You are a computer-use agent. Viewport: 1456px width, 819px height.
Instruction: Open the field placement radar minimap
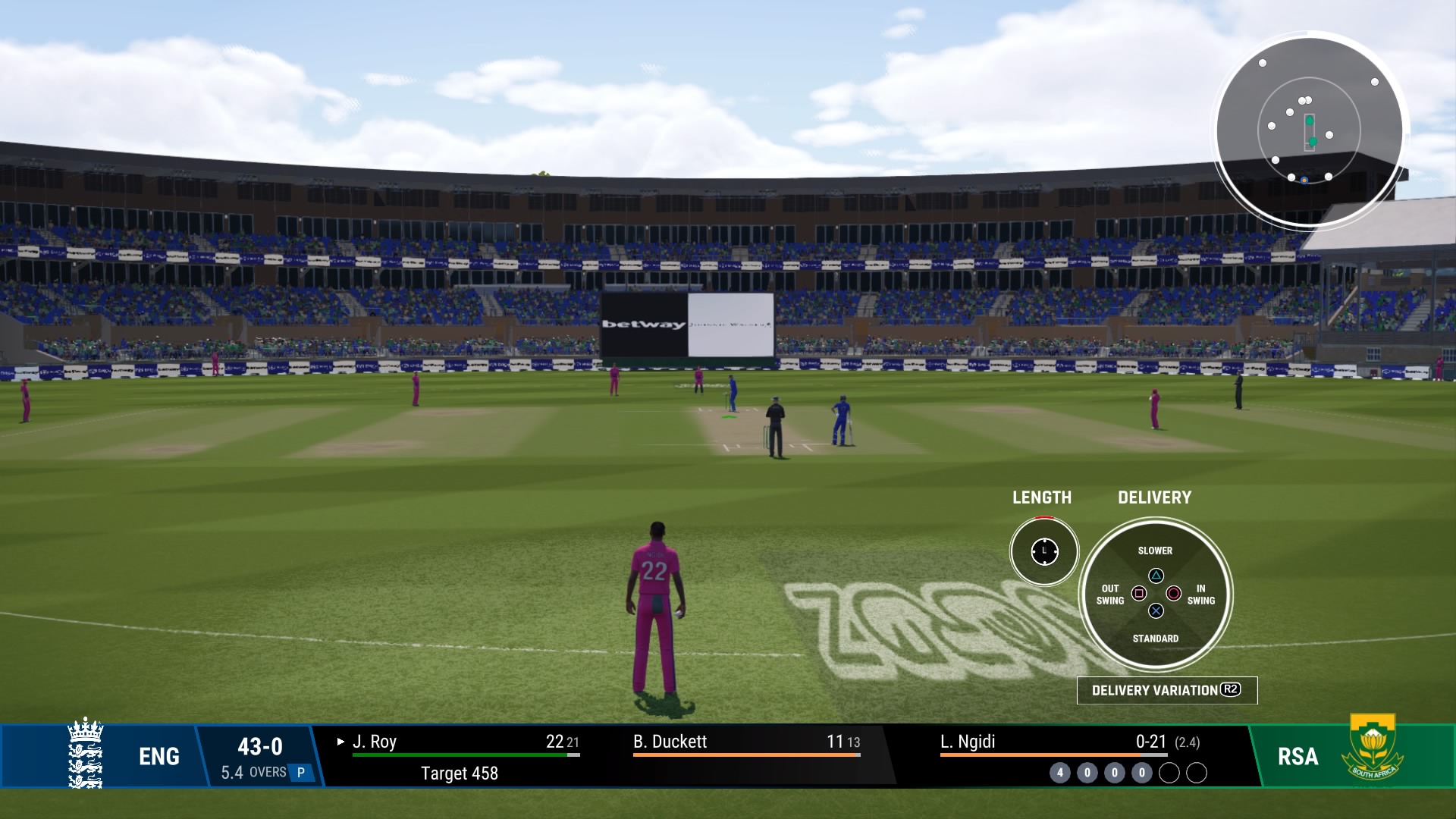1309,130
